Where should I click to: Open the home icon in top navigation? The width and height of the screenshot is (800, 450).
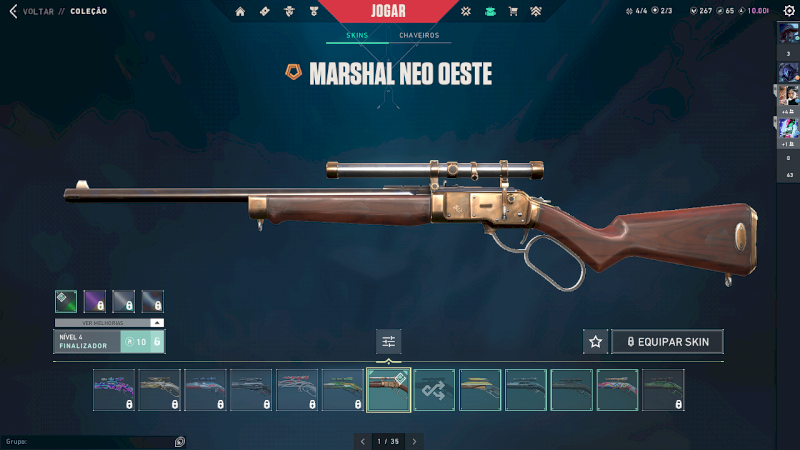click(240, 12)
